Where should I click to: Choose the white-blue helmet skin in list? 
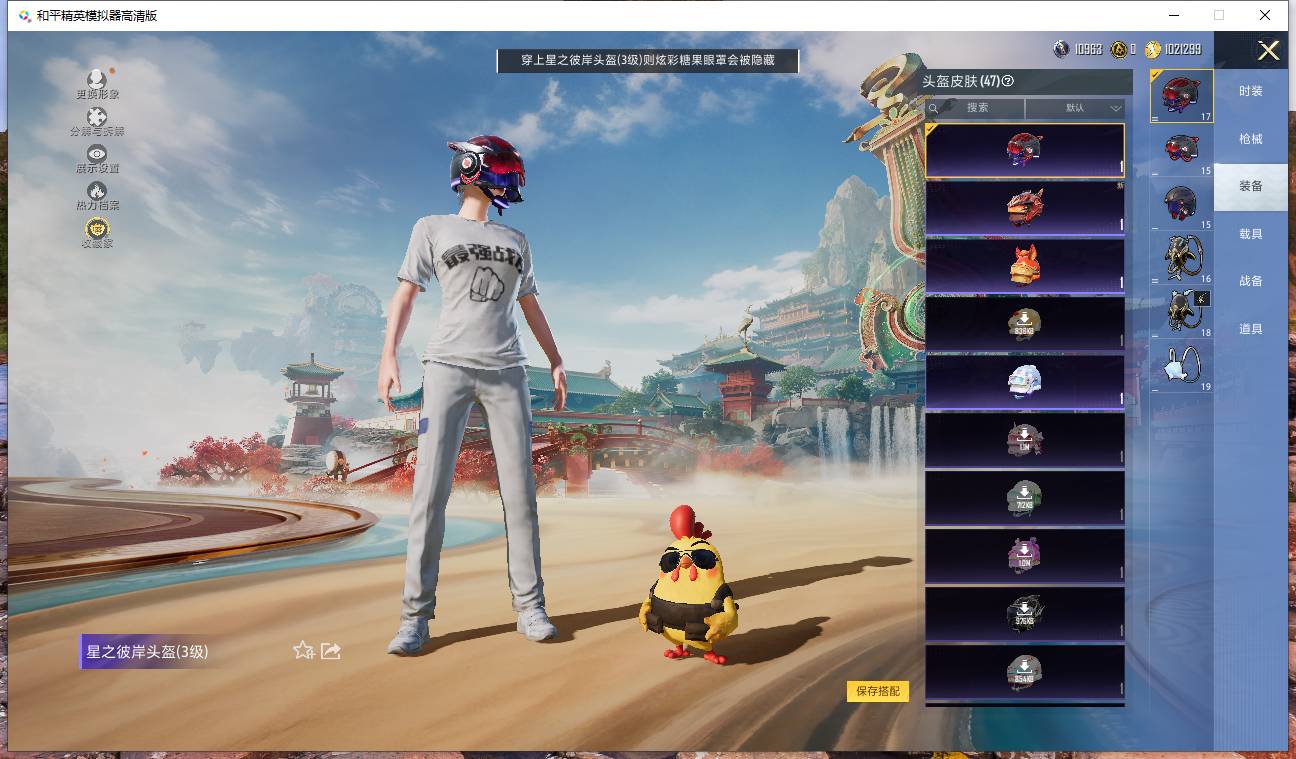[x=1024, y=382]
